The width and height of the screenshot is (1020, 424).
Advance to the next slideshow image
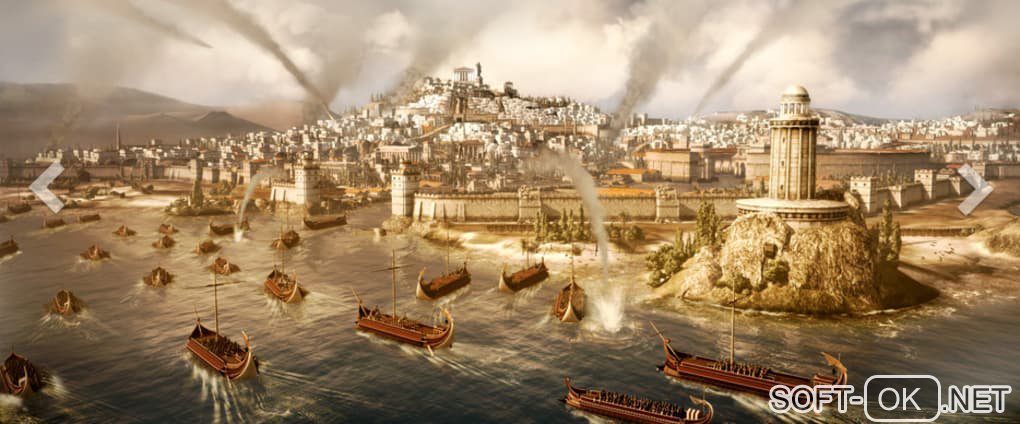tap(974, 189)
